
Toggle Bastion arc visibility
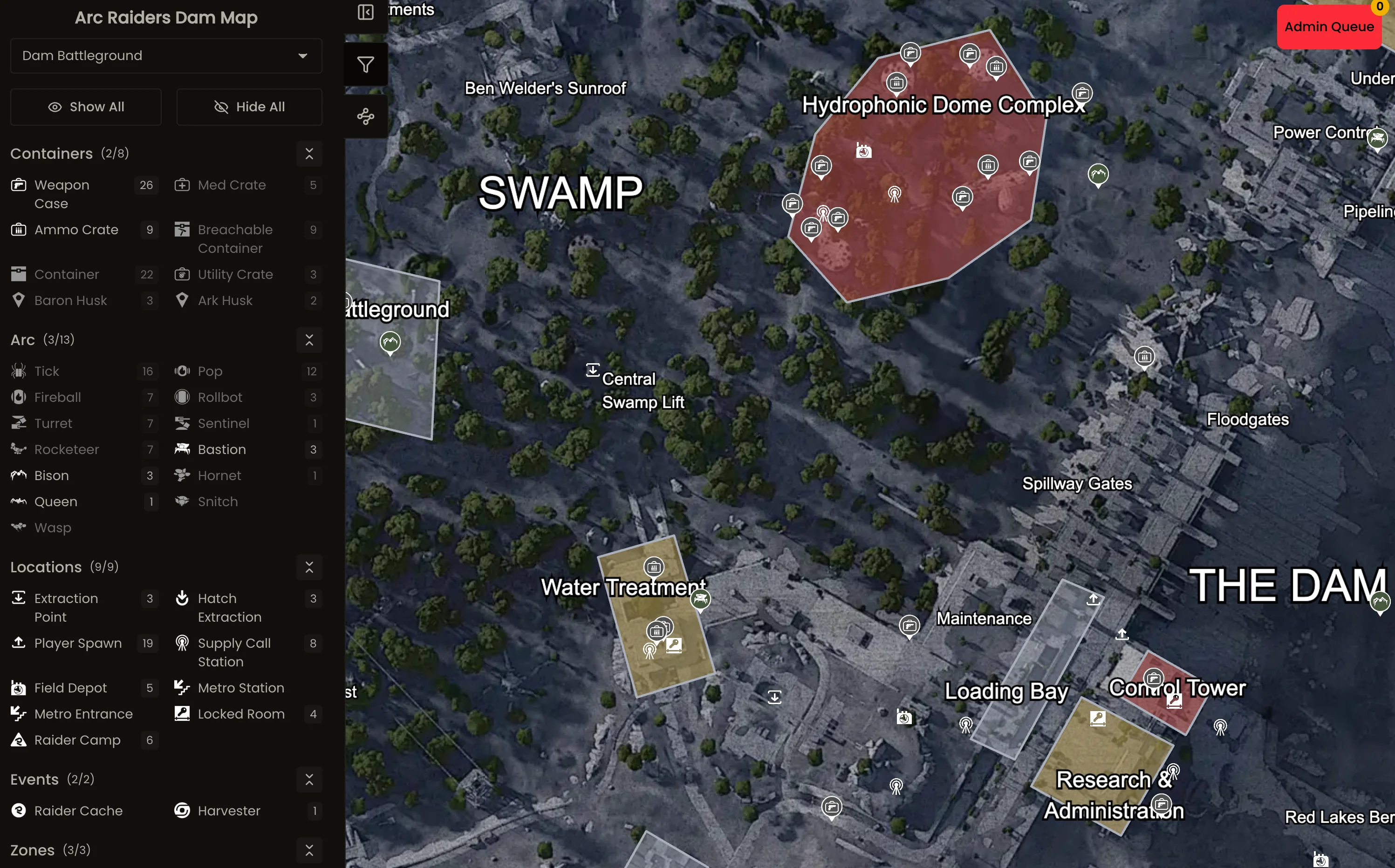(182, 449)
